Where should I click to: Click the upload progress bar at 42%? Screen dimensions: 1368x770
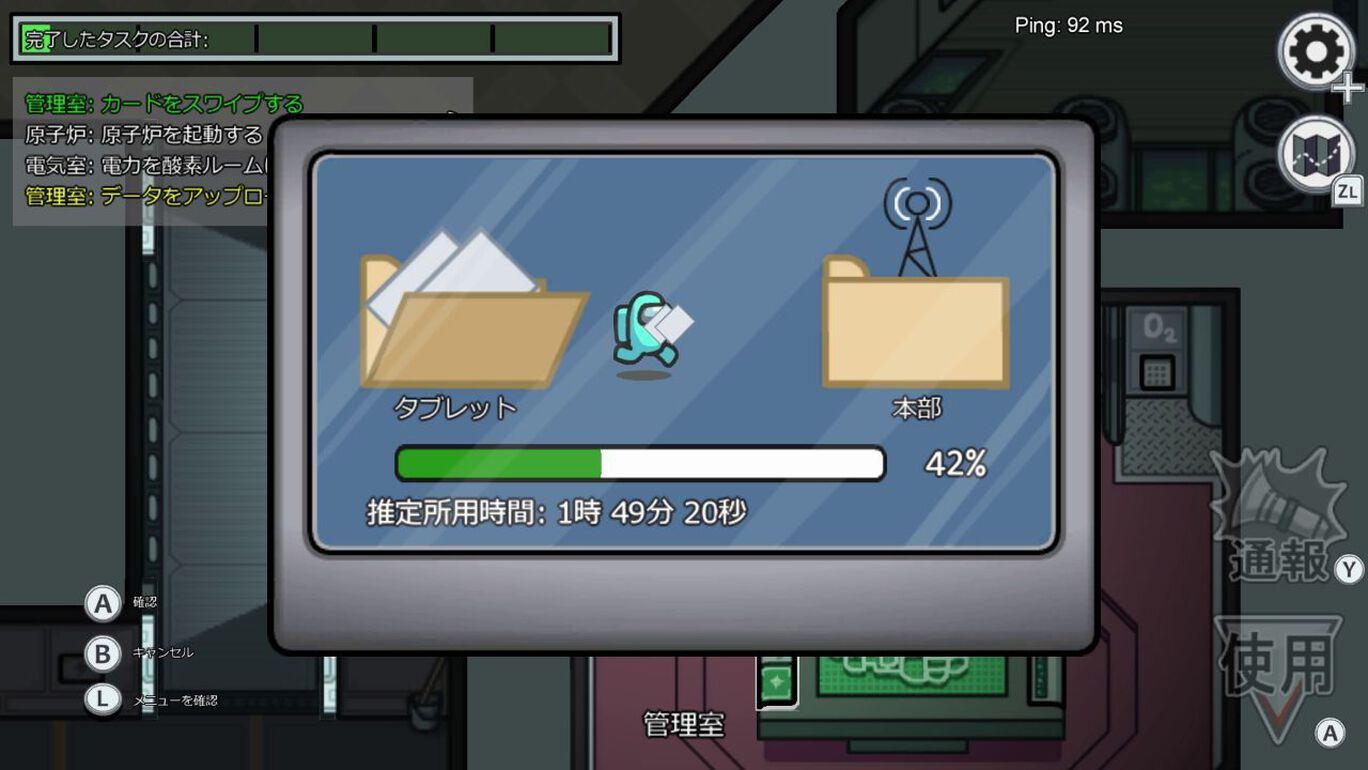tap(640, 463)
